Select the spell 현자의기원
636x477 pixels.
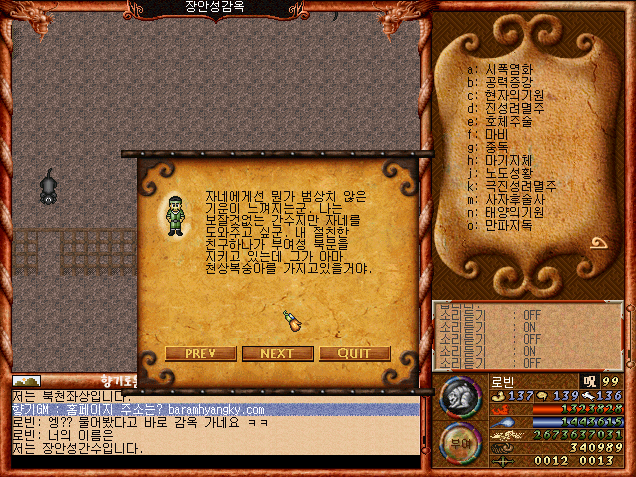[514, 95]
